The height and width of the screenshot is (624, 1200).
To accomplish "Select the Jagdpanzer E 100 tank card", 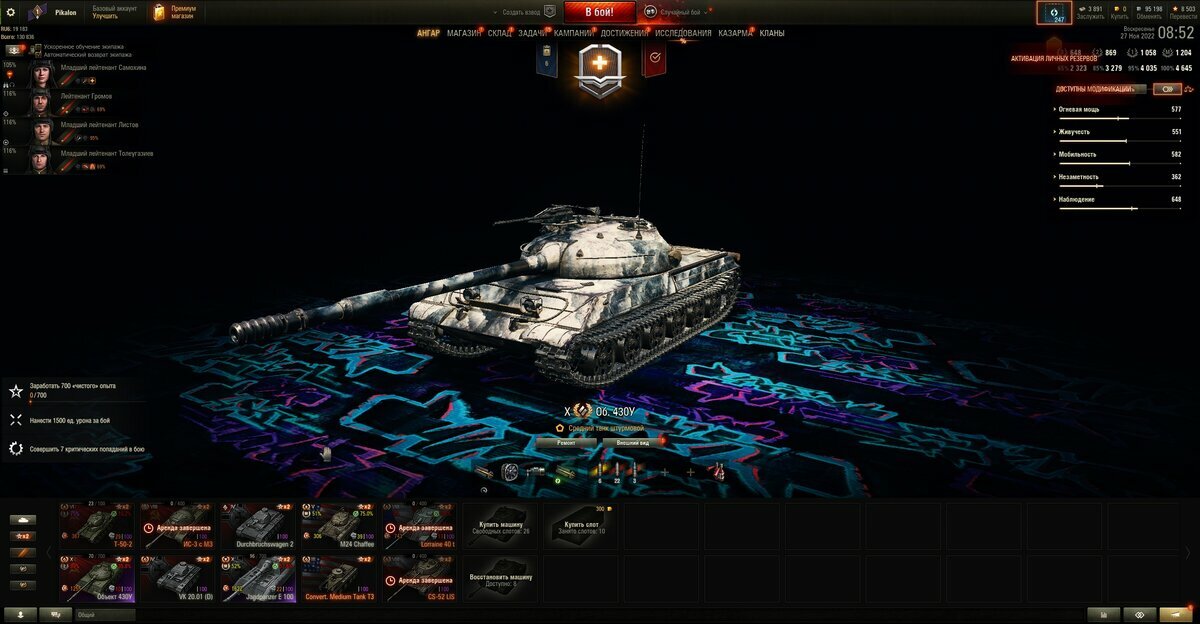I will 258,578.
